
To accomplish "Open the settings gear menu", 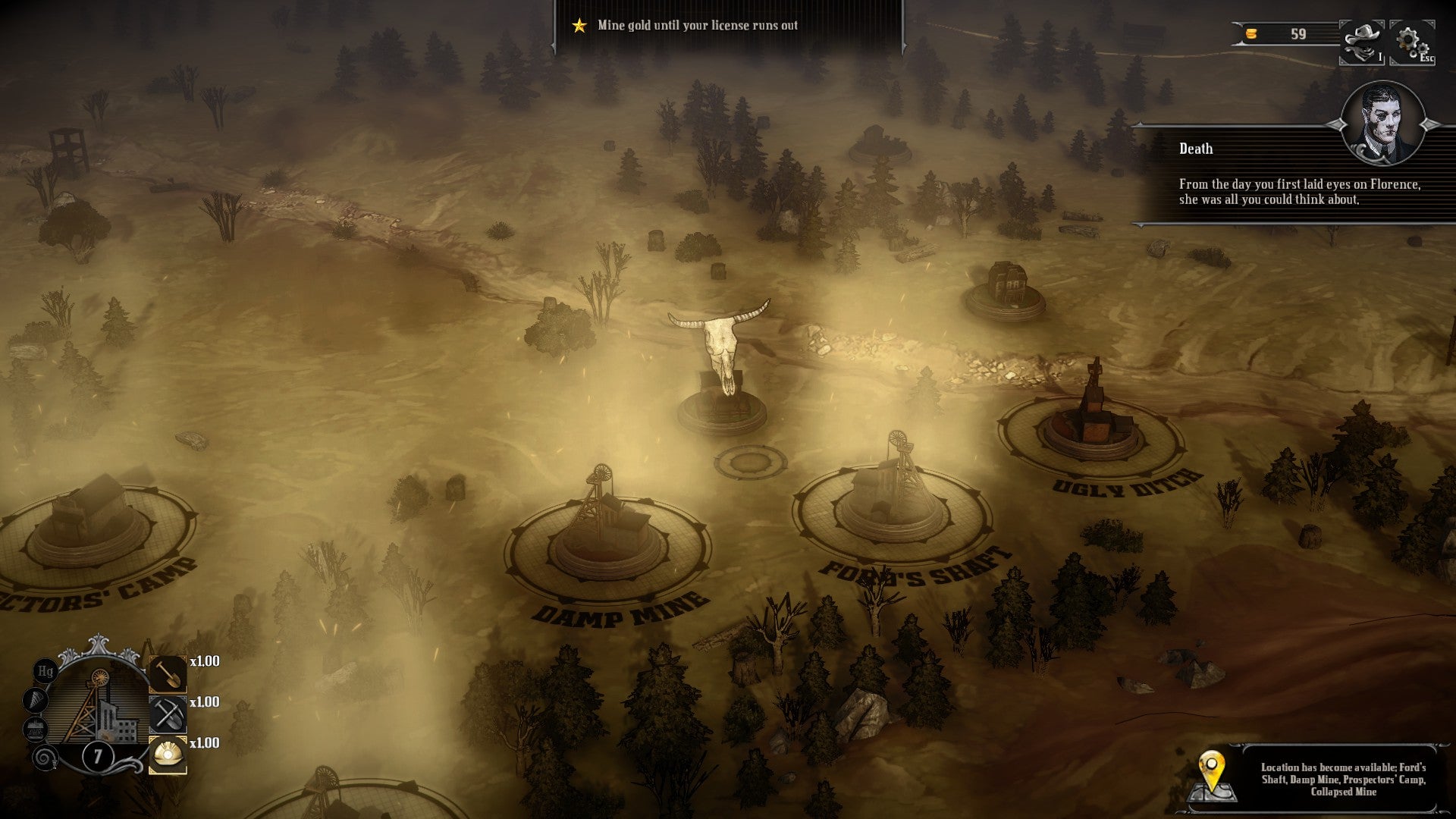I will [x=1410, y=42].
